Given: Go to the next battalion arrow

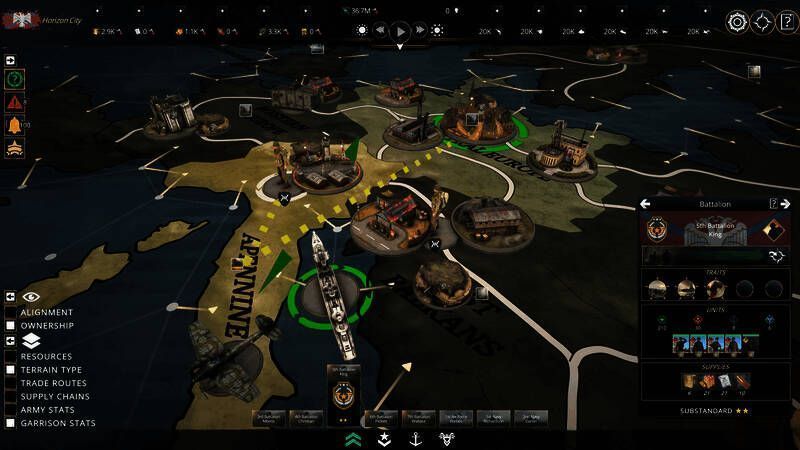Looking at the screenshot, I should [x=785, y=204].
